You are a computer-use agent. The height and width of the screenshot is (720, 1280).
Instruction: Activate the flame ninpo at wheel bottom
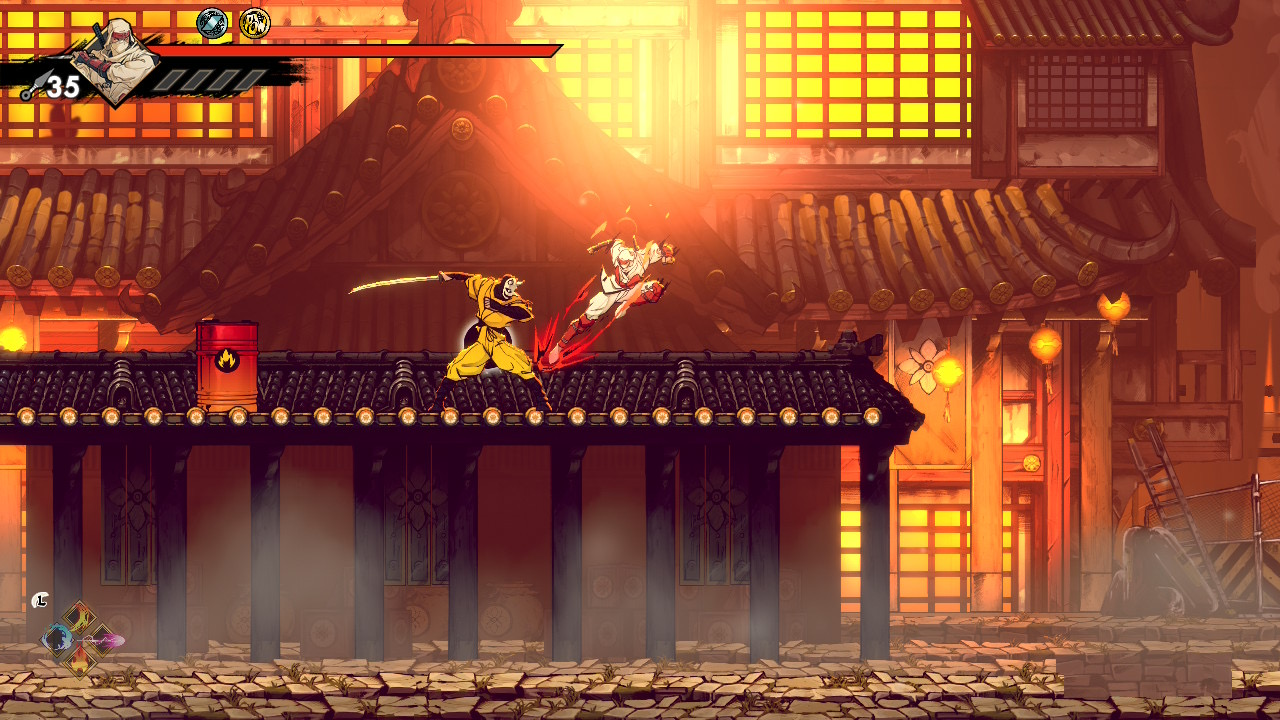click(x=79, y=659)
